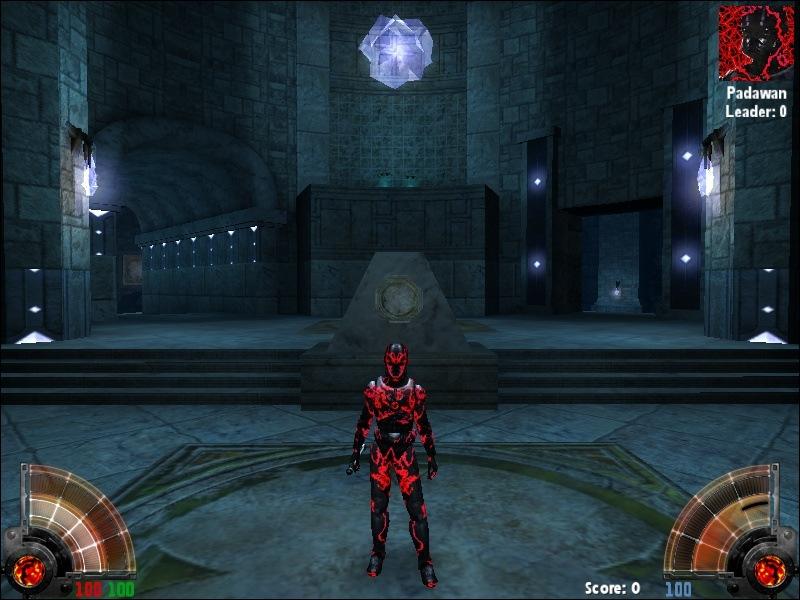Click the red-black player portrait thumbnail
The width and height of the screenshot is (800, 600).
(756, 43)
